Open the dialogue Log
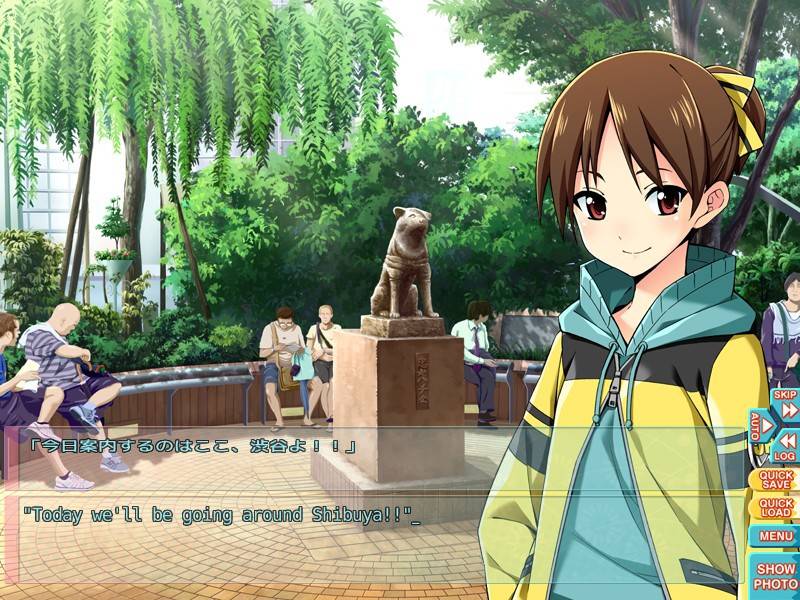 pyautogui.click(x=786, y=446)
